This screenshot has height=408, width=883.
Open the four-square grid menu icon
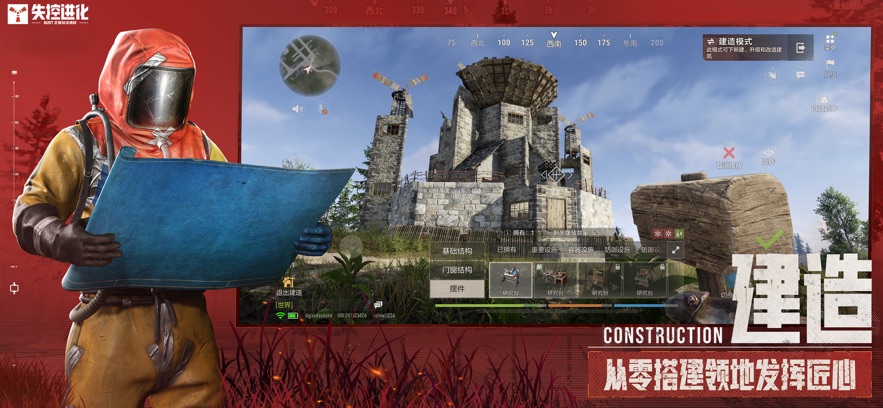pyautogui.click(x=830, y=46)
